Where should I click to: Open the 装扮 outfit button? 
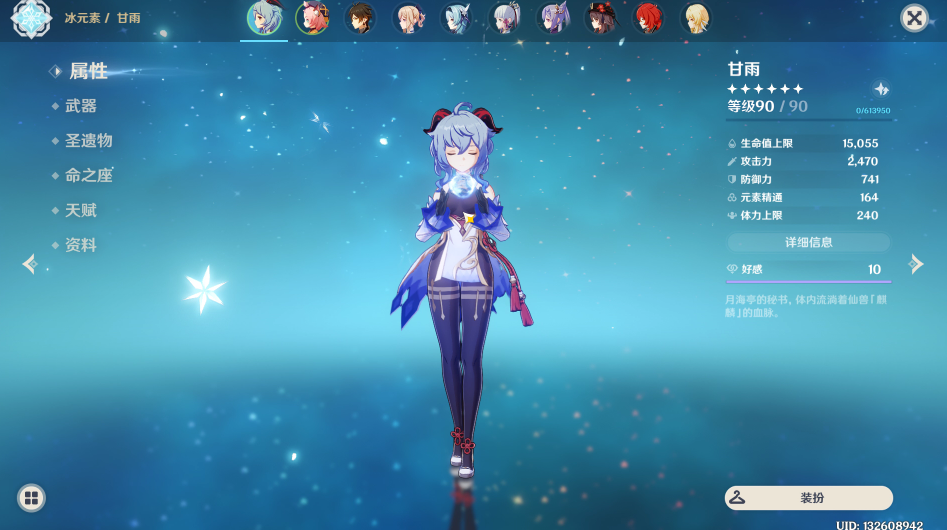coord(808,497)
